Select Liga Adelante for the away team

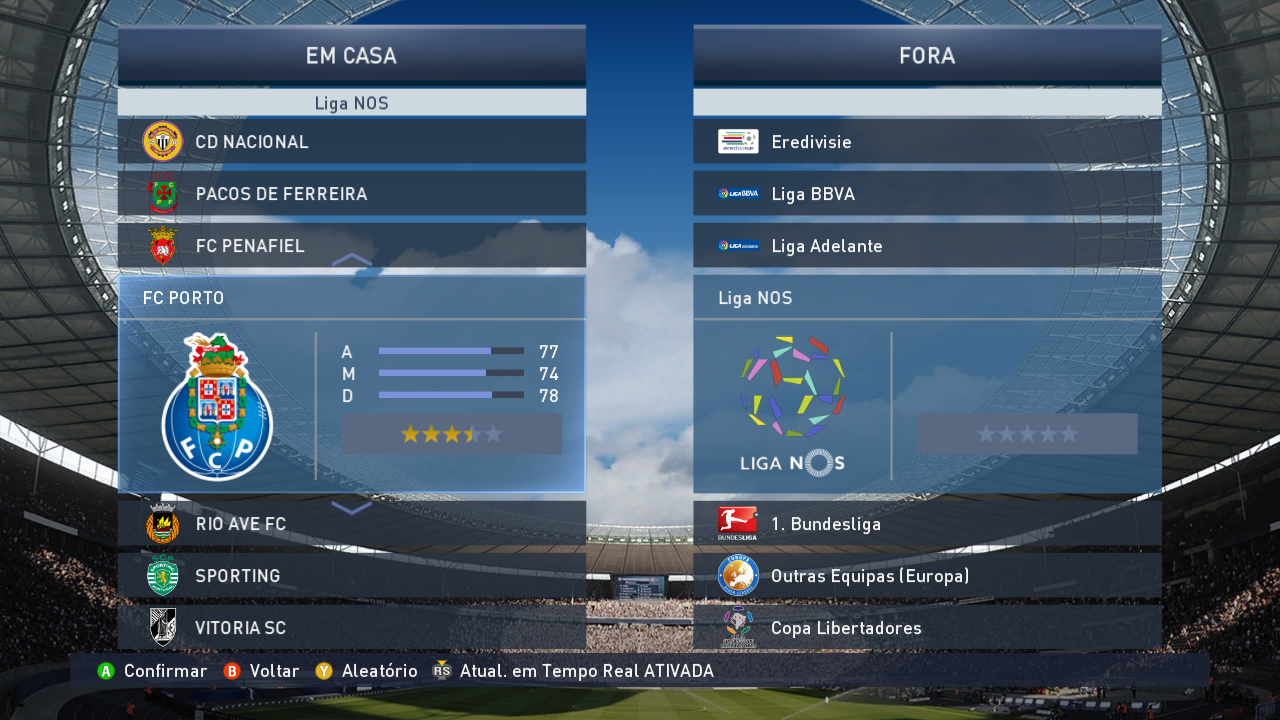[927, 246]
